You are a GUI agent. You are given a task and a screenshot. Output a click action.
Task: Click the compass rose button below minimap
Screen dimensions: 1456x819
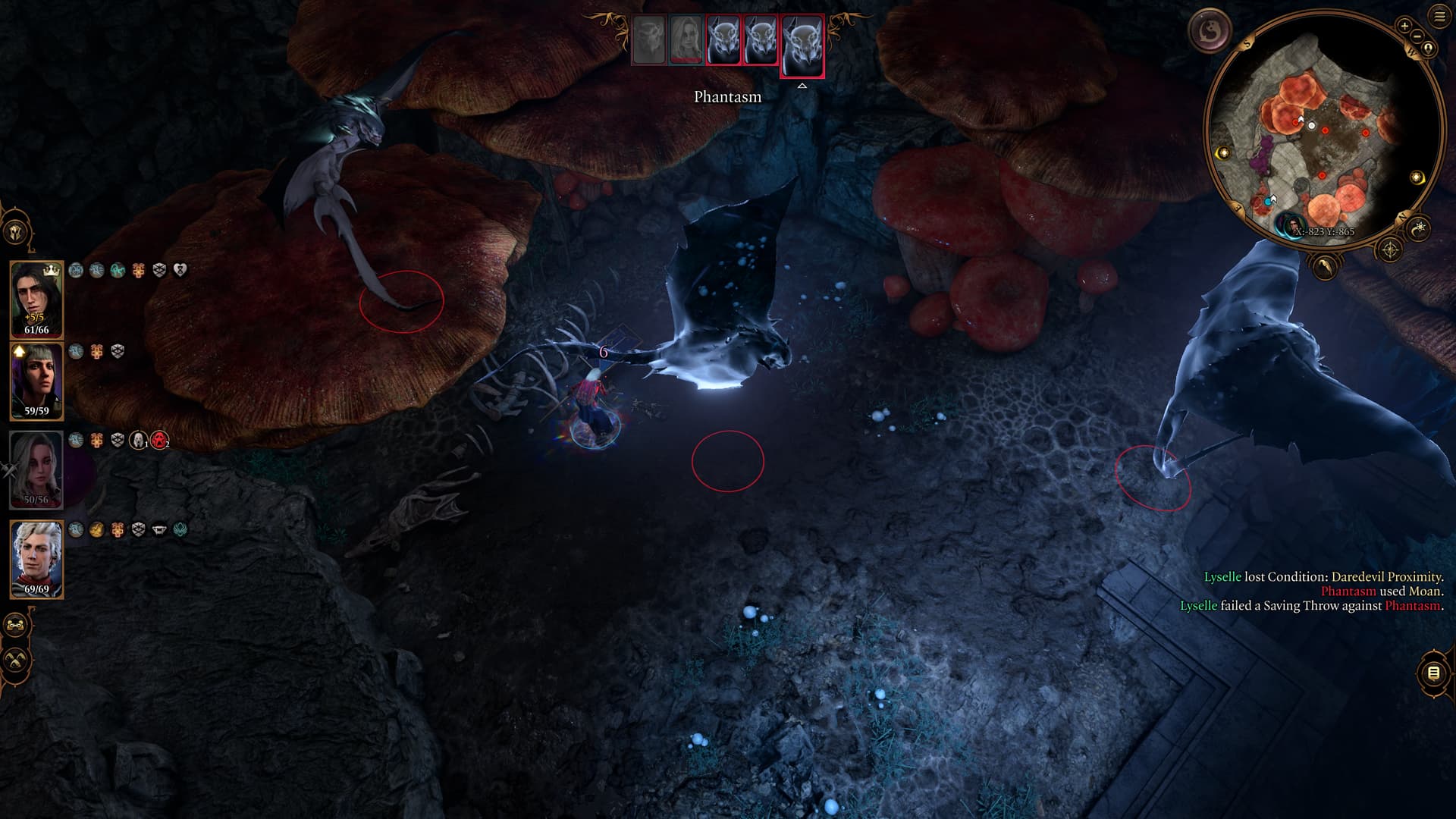pos(1389,249)
